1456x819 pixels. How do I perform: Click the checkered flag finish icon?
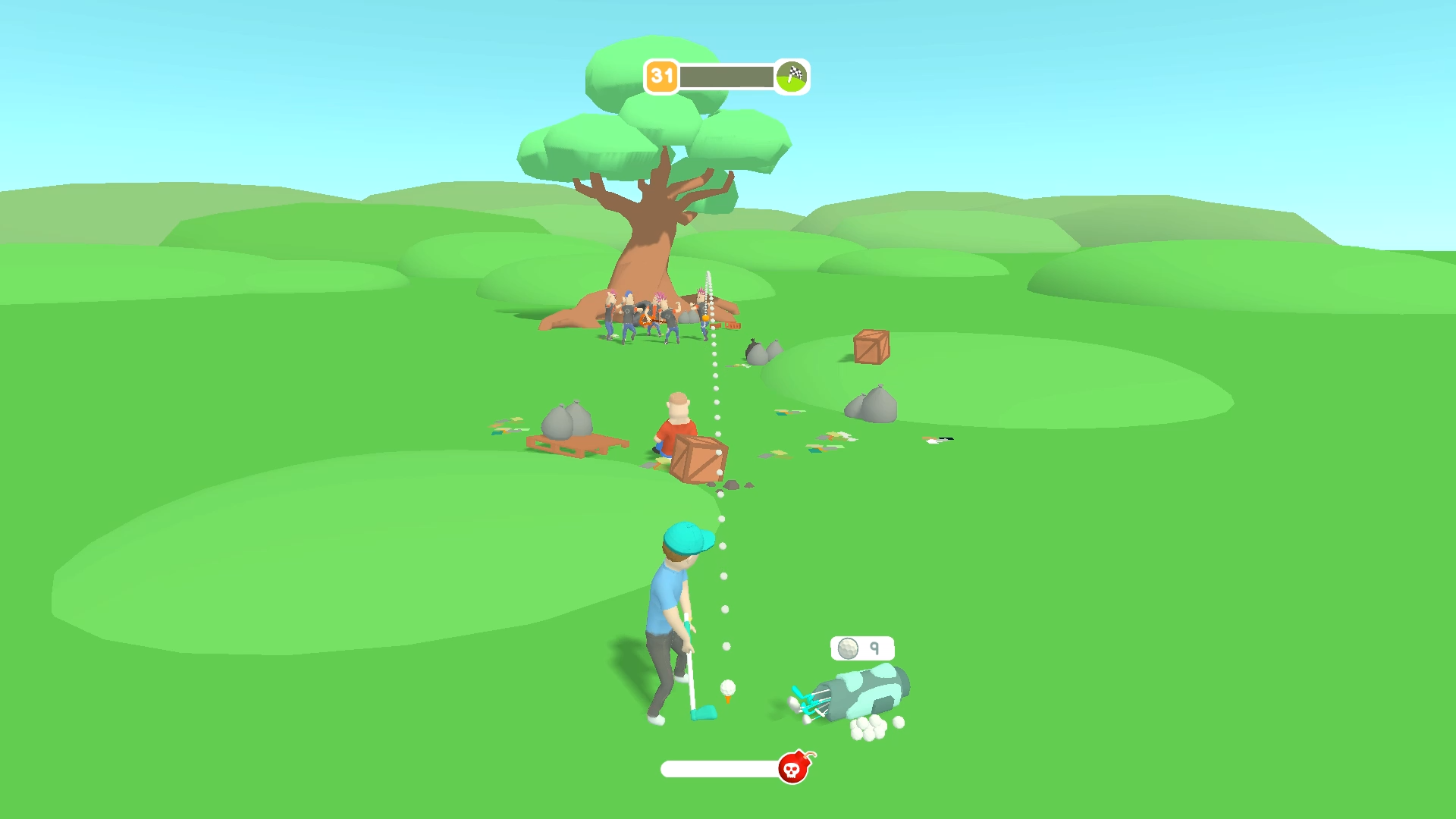(791, 76)
